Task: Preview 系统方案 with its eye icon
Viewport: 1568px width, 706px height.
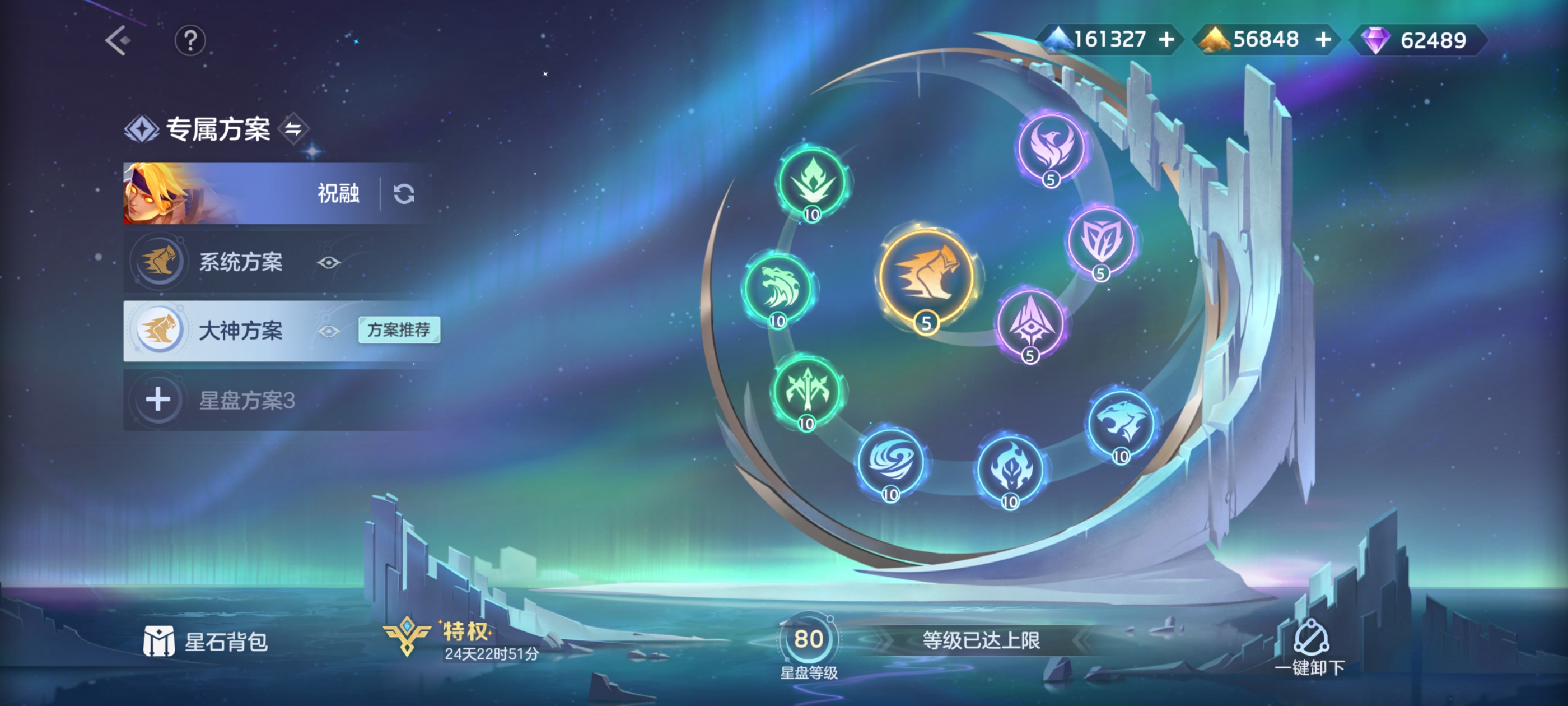Action: [329, 263]
